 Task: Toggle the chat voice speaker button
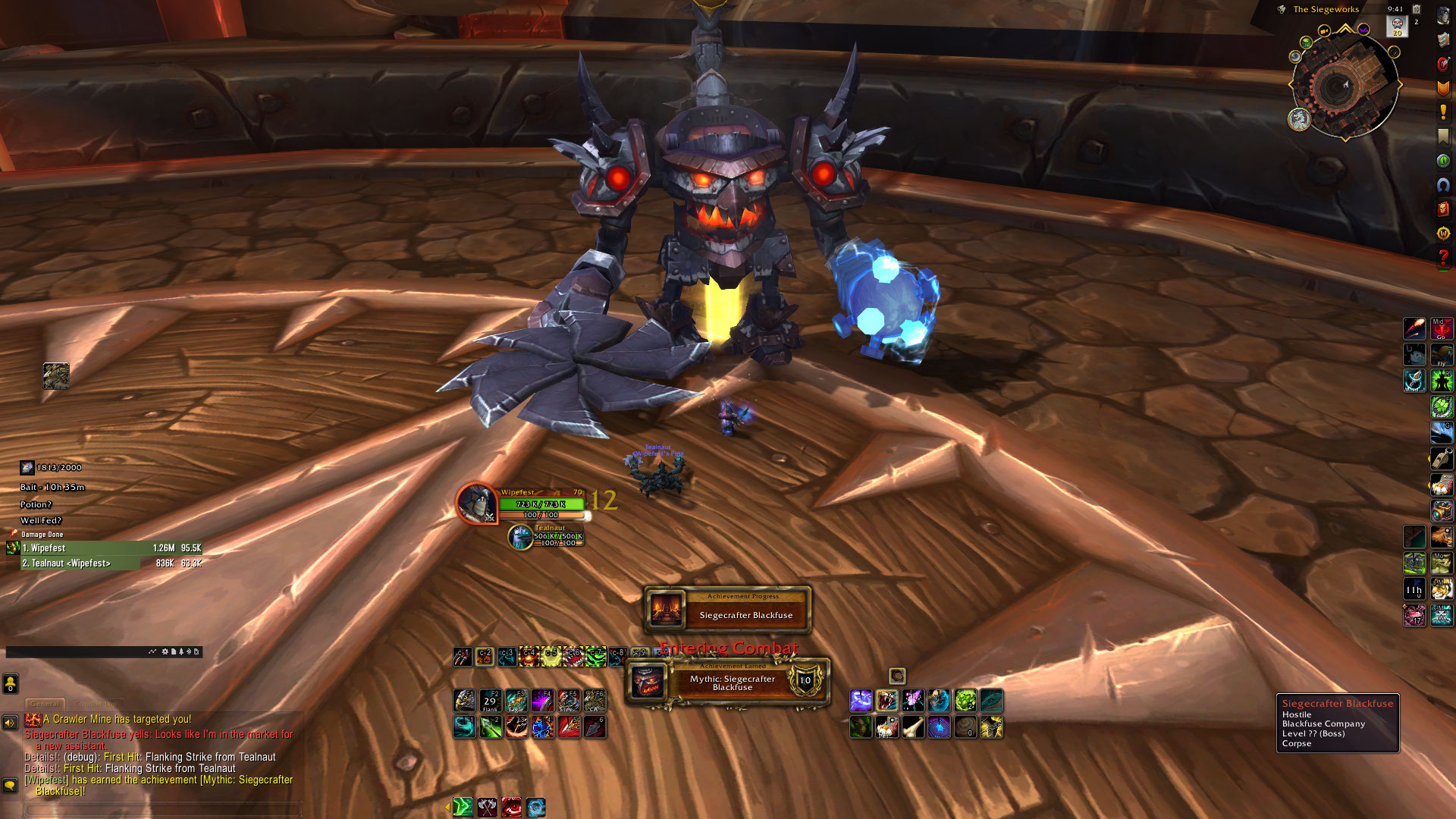pos(10,723)
